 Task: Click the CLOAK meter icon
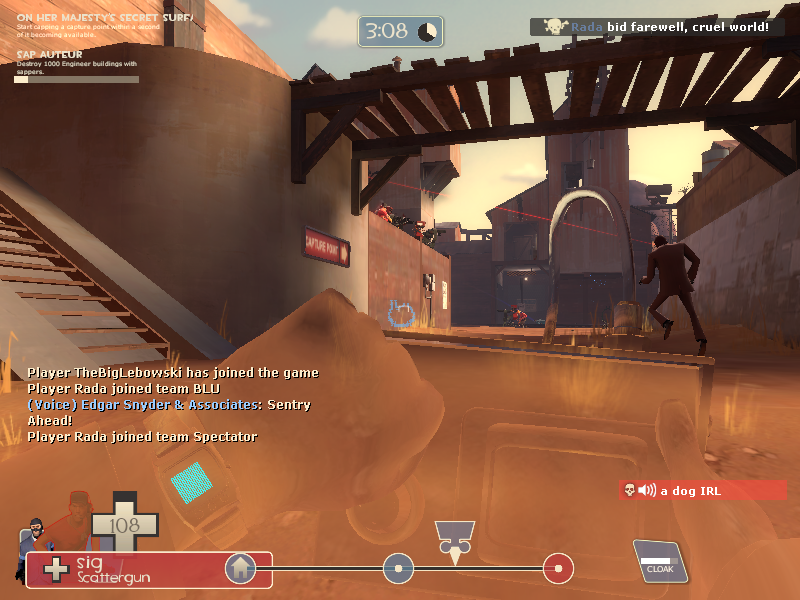coord(658,561)
